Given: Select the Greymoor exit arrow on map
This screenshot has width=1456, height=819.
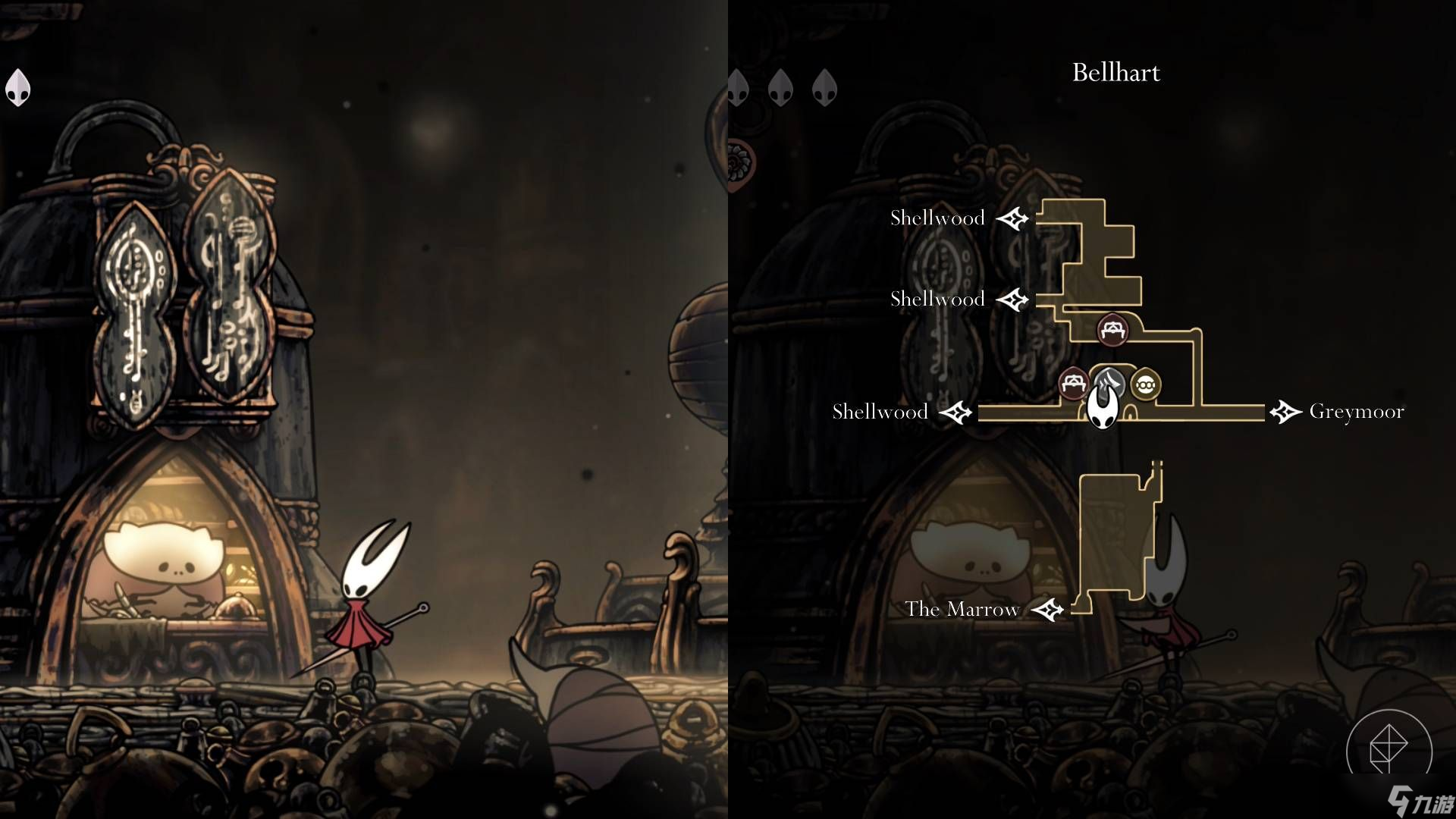Looking at the screenshot, I should pyautogui.click(x=1285, y=412).
